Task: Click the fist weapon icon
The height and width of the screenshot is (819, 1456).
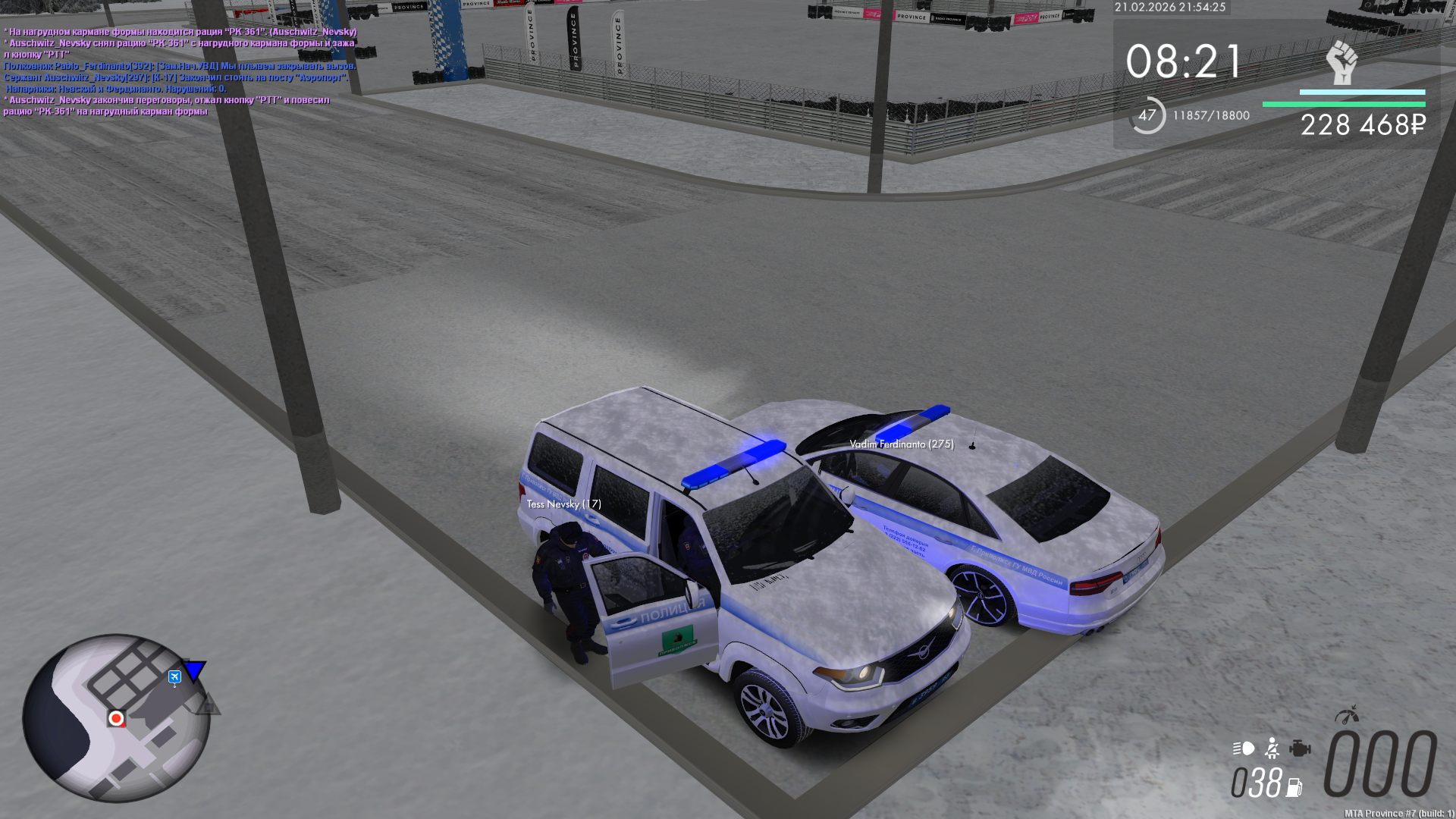Action: click(x=1341, y=63)
